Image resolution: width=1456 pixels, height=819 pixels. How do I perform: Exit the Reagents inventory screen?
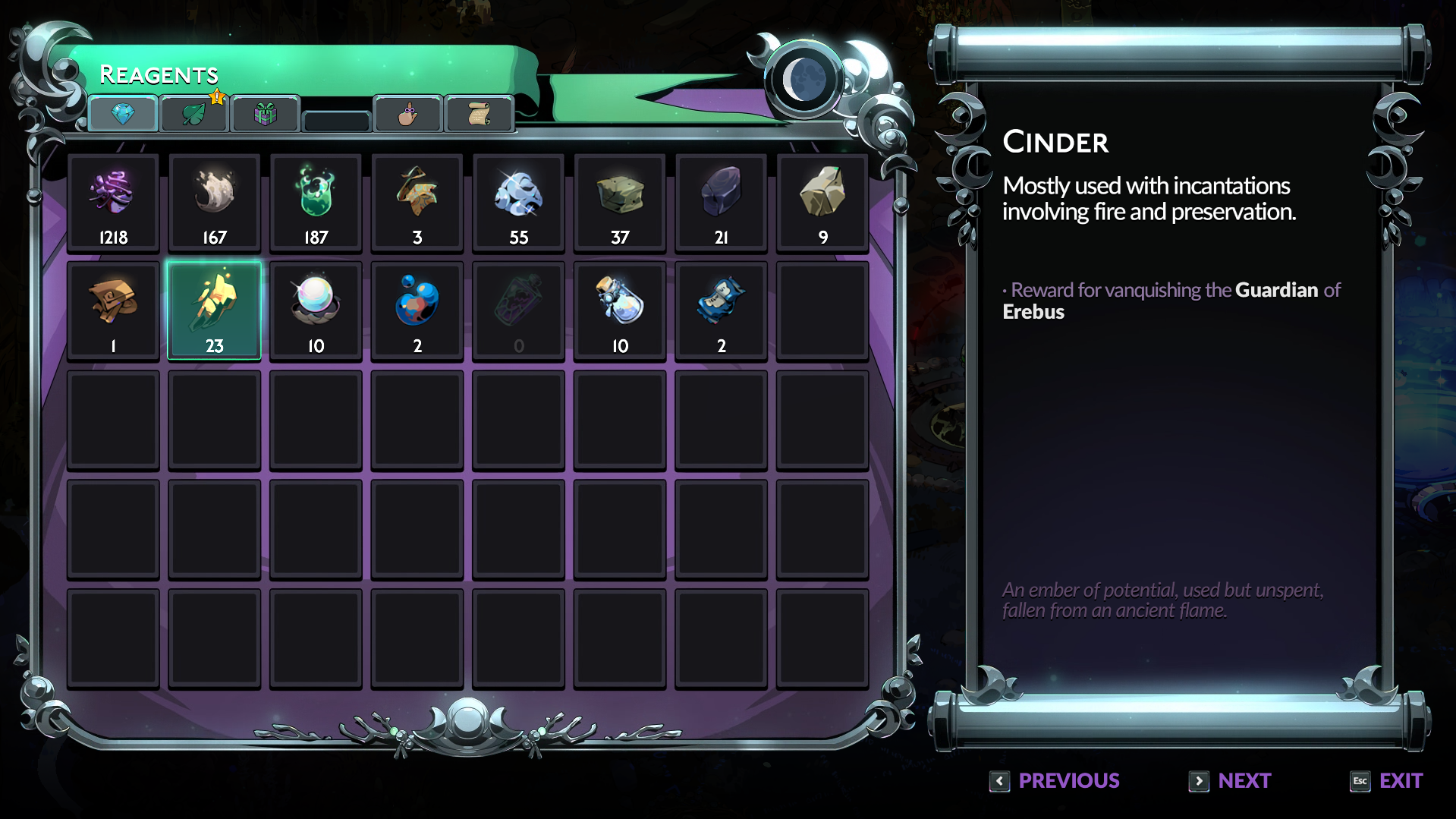coord(1387,781)
